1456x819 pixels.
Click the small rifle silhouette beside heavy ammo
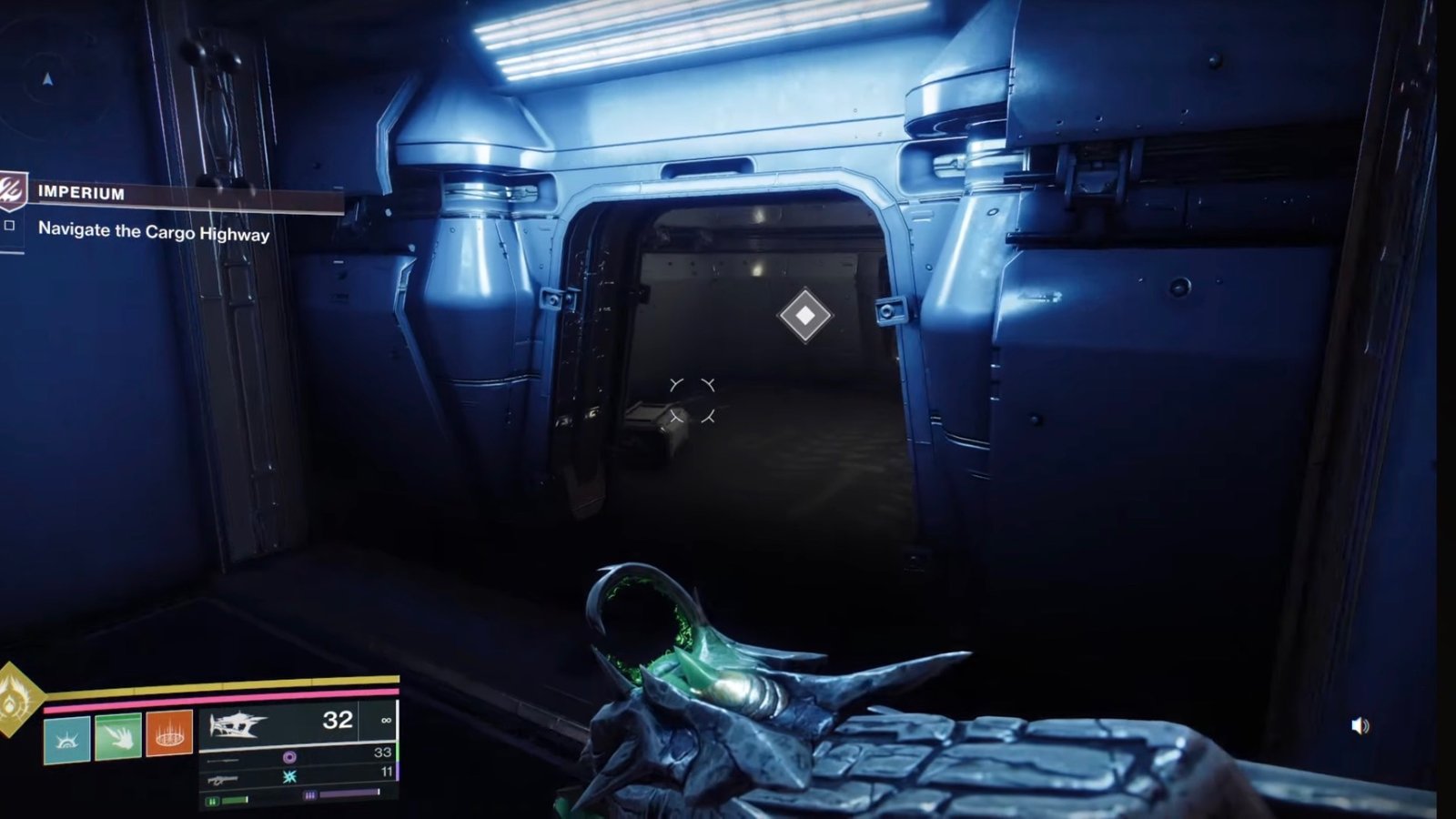[x=223, y=779]
